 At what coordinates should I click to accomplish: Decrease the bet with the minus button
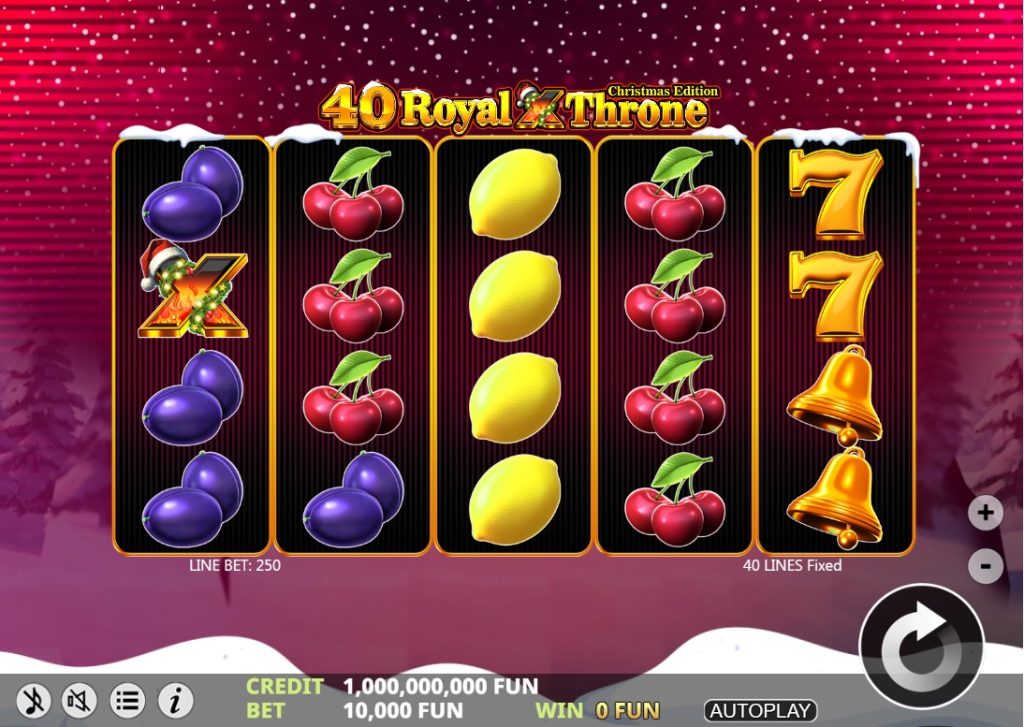[x=985, y=566]
